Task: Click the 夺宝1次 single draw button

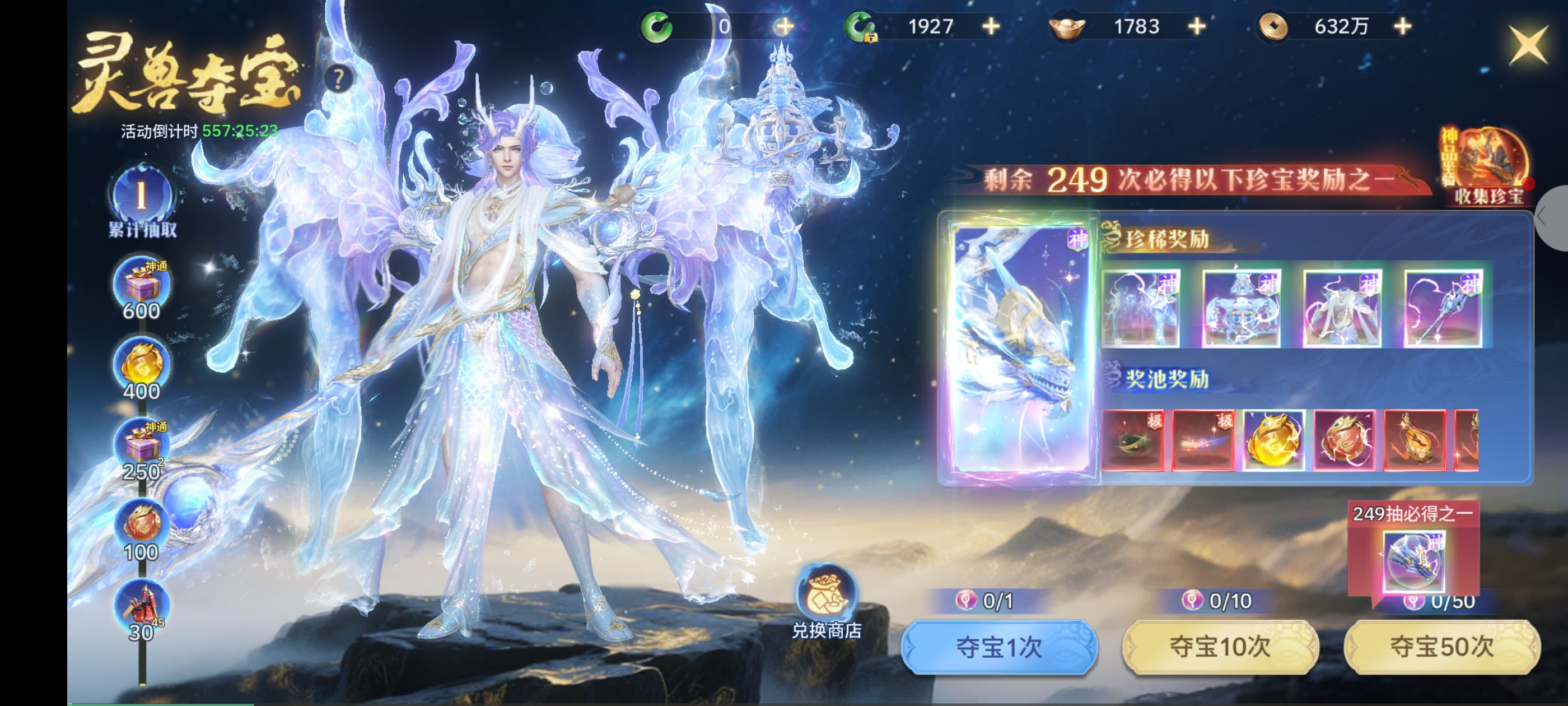Action: point(999,647)
